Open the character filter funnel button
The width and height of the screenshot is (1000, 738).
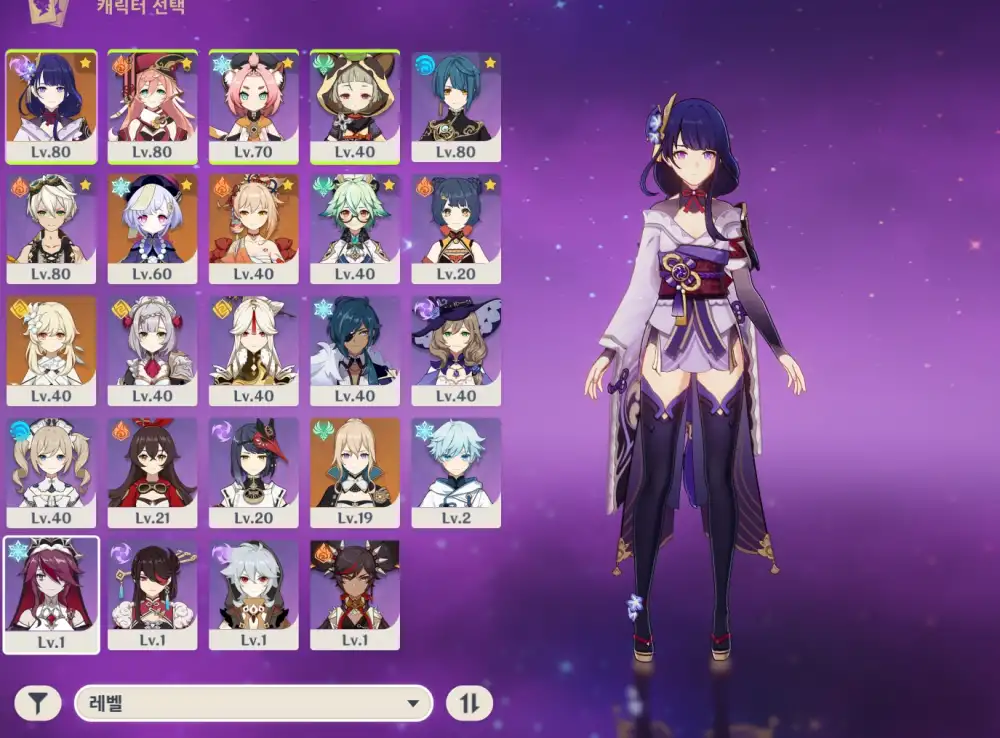[x=37, y=703]
